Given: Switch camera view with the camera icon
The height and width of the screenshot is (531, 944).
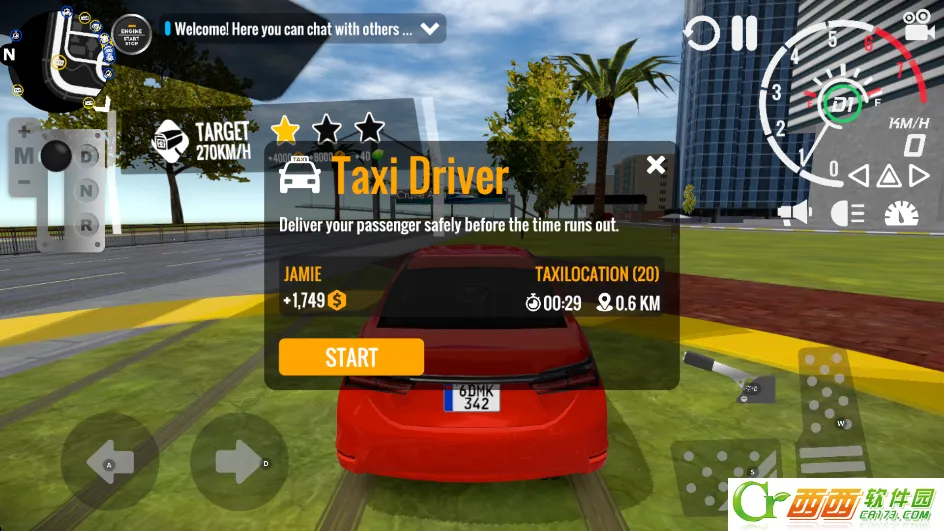Looking at the screenshot, I should (916, 25).
